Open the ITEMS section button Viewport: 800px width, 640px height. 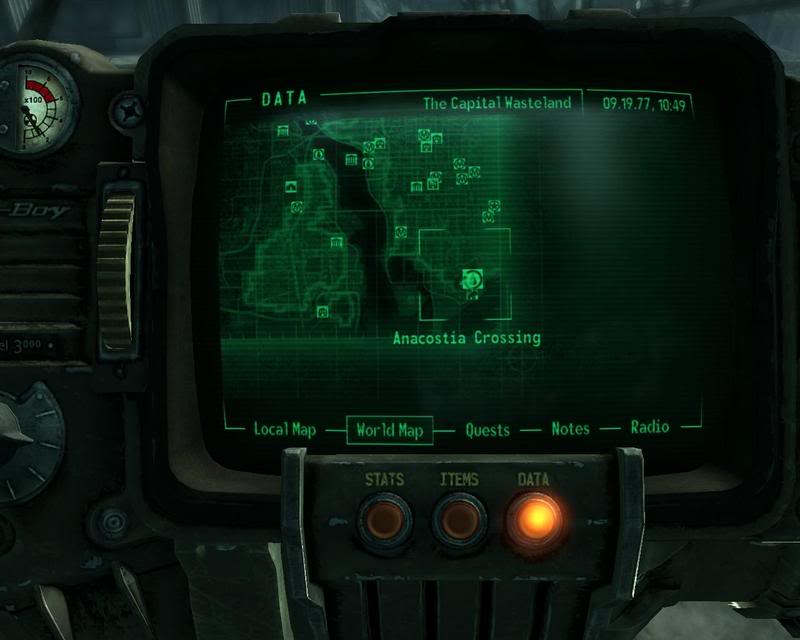point(459,520)
